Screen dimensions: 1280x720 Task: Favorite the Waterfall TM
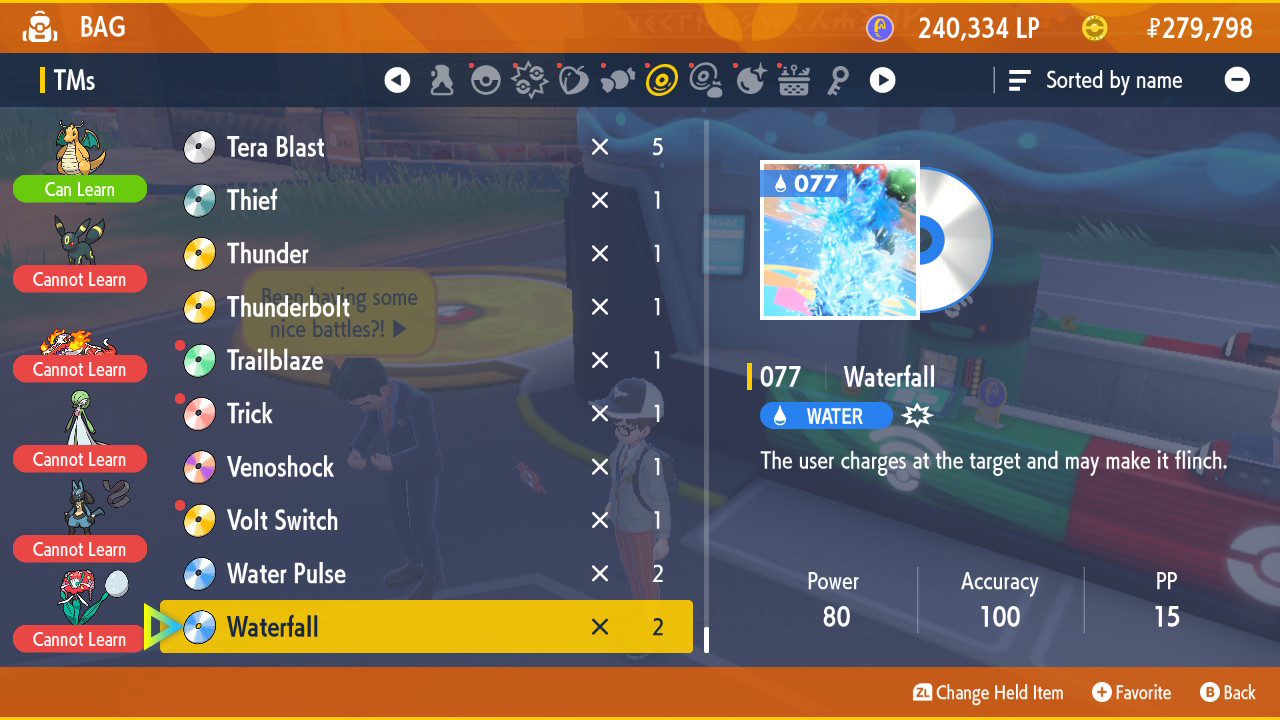[1131, 692]
